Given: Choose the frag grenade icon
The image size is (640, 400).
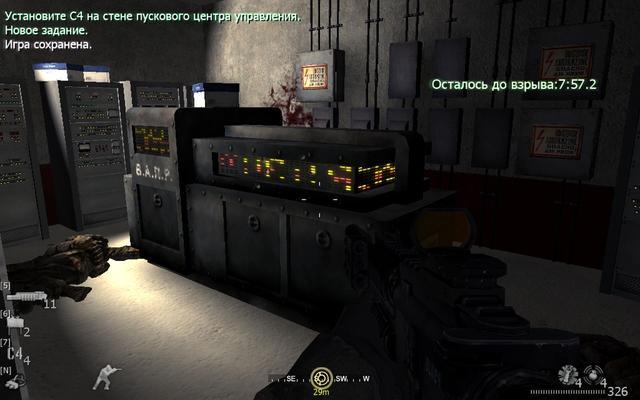Looking at the screenshot, I should [594, 372].
